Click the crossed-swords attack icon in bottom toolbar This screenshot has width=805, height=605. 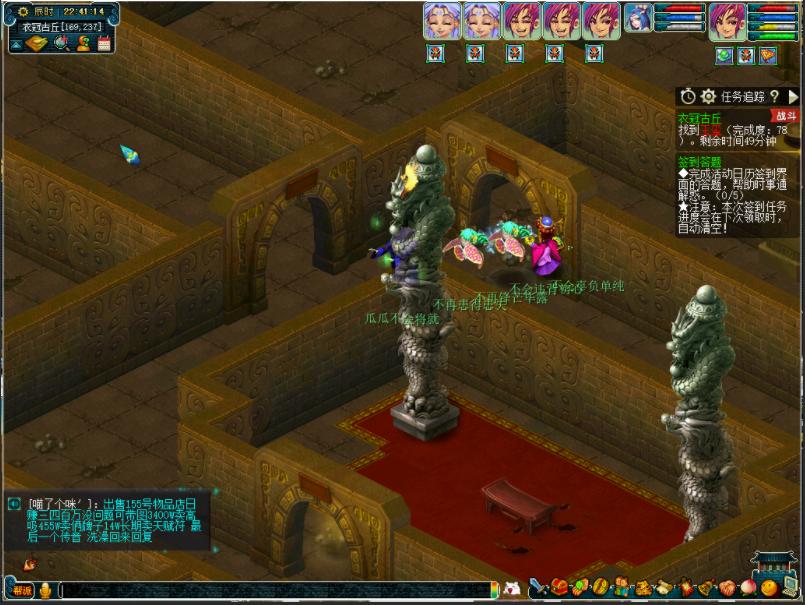pyautogui.click(x=538, y=588)
